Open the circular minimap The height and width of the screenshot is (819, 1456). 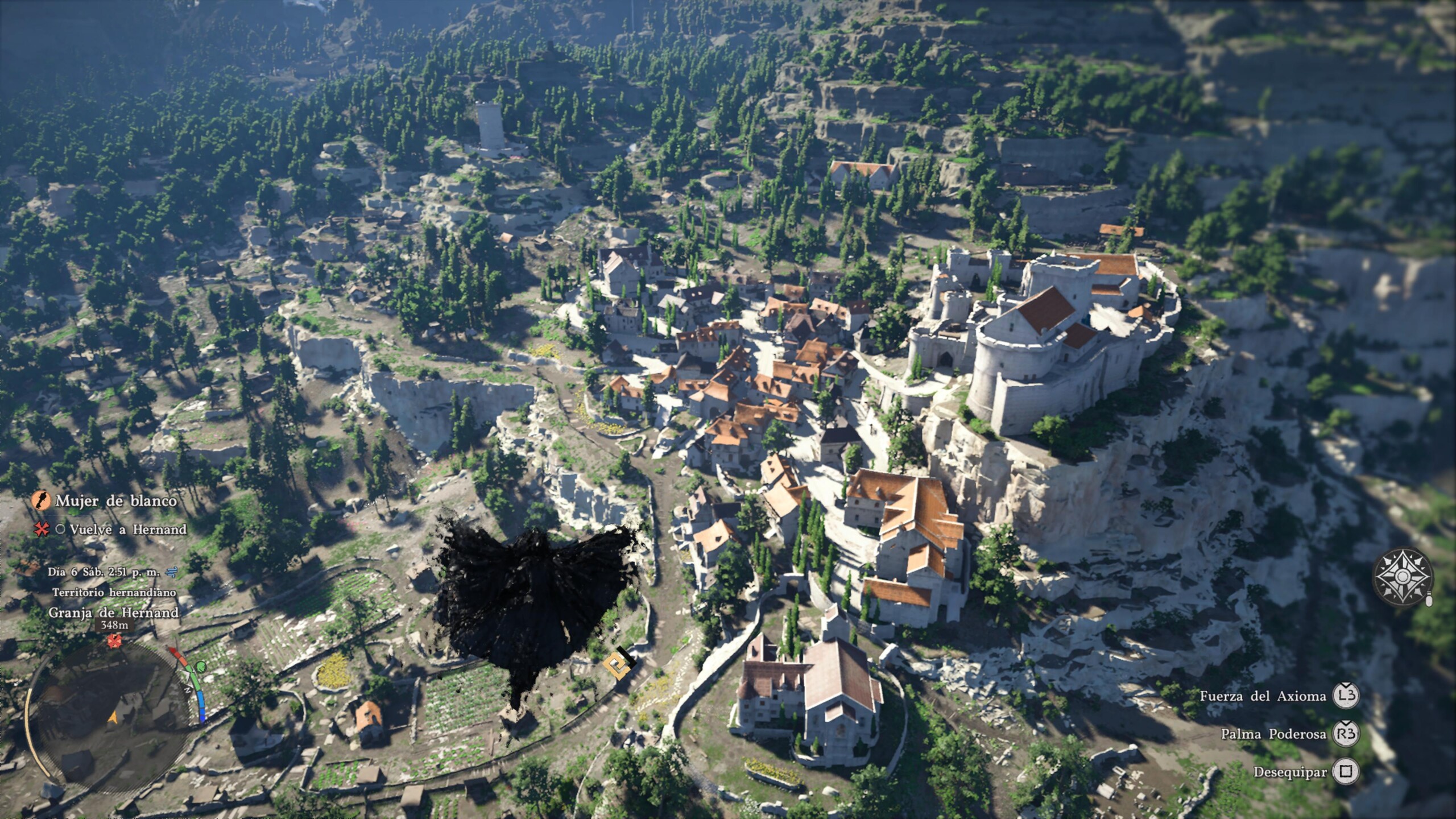pyautogui.click(x=108, y=718)
